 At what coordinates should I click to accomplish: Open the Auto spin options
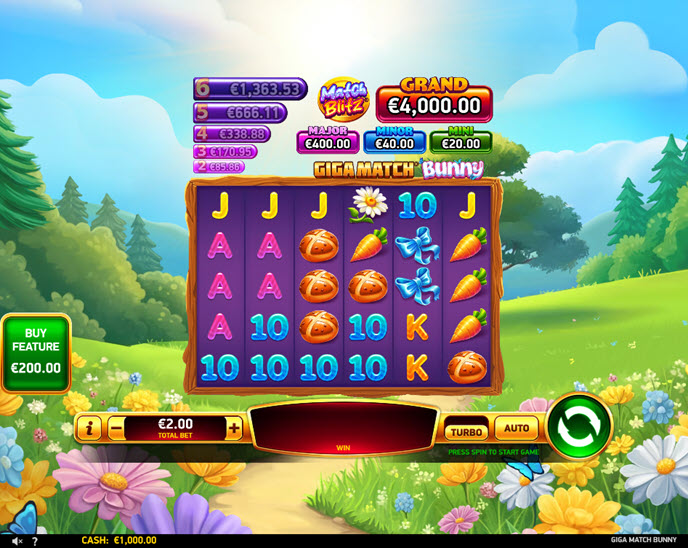click(516, 429)
